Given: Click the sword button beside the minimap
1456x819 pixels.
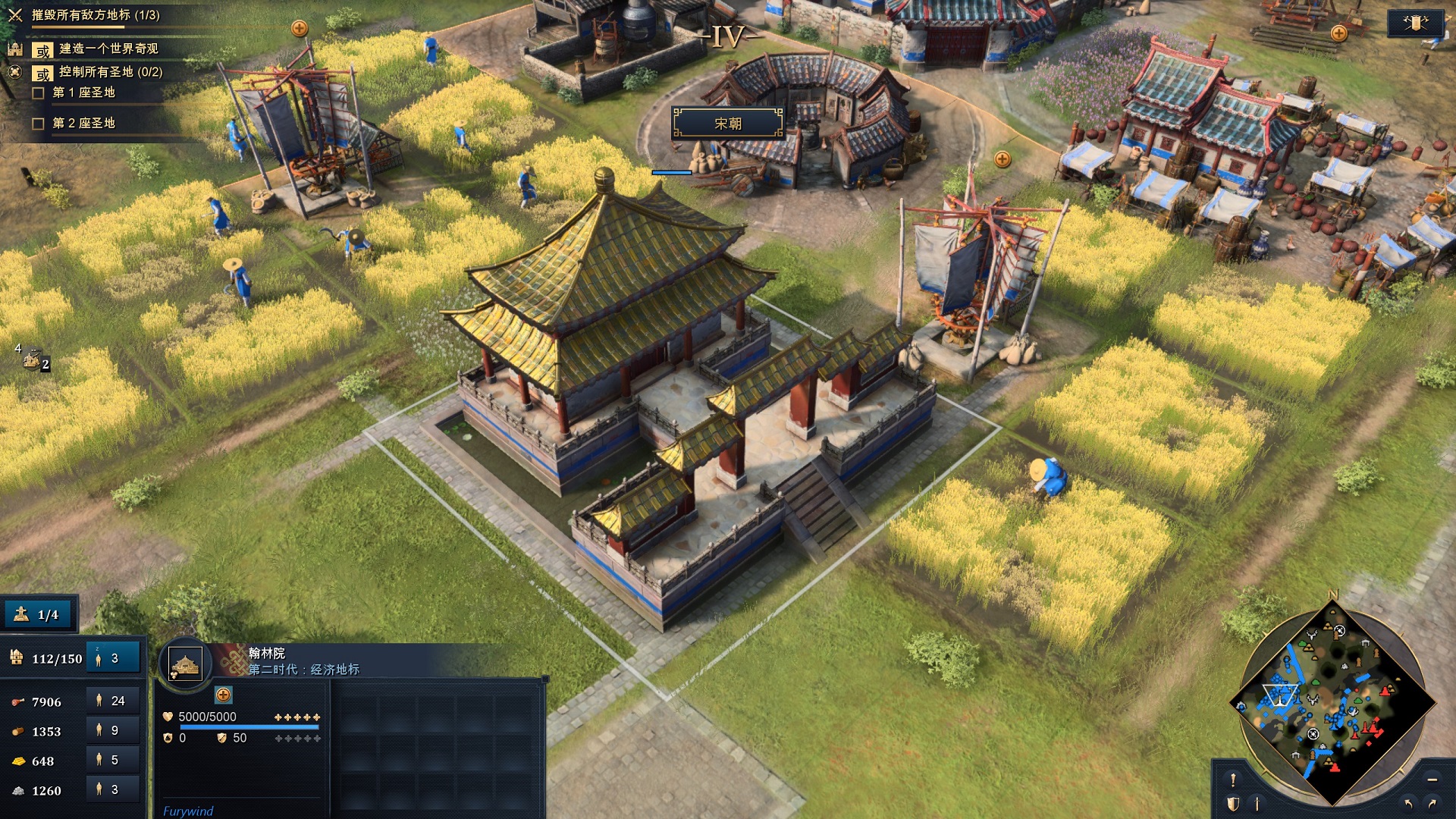Looking at the screenshot, I should click(1257, 804).
